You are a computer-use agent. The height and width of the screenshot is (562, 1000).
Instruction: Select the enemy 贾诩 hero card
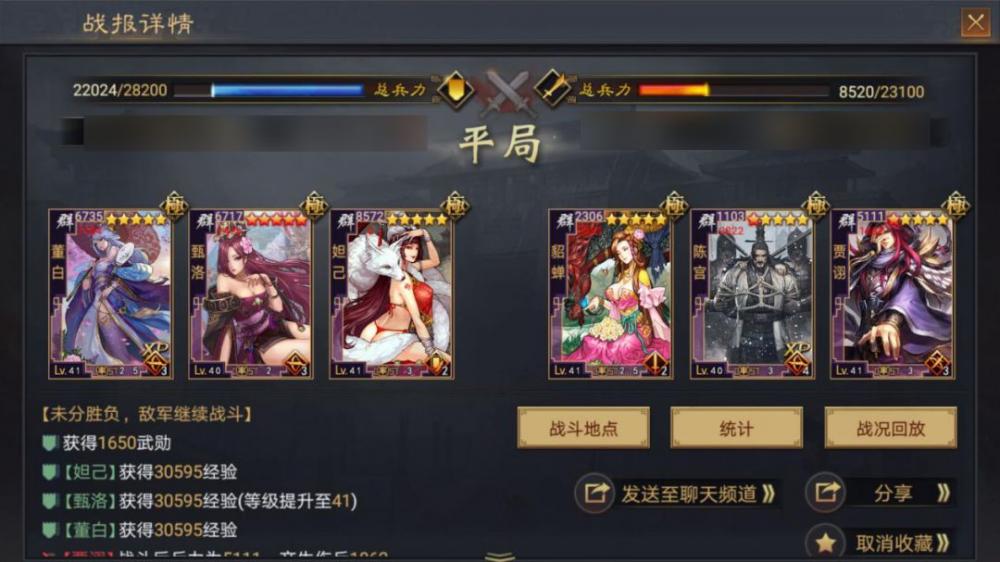point(892,294)
